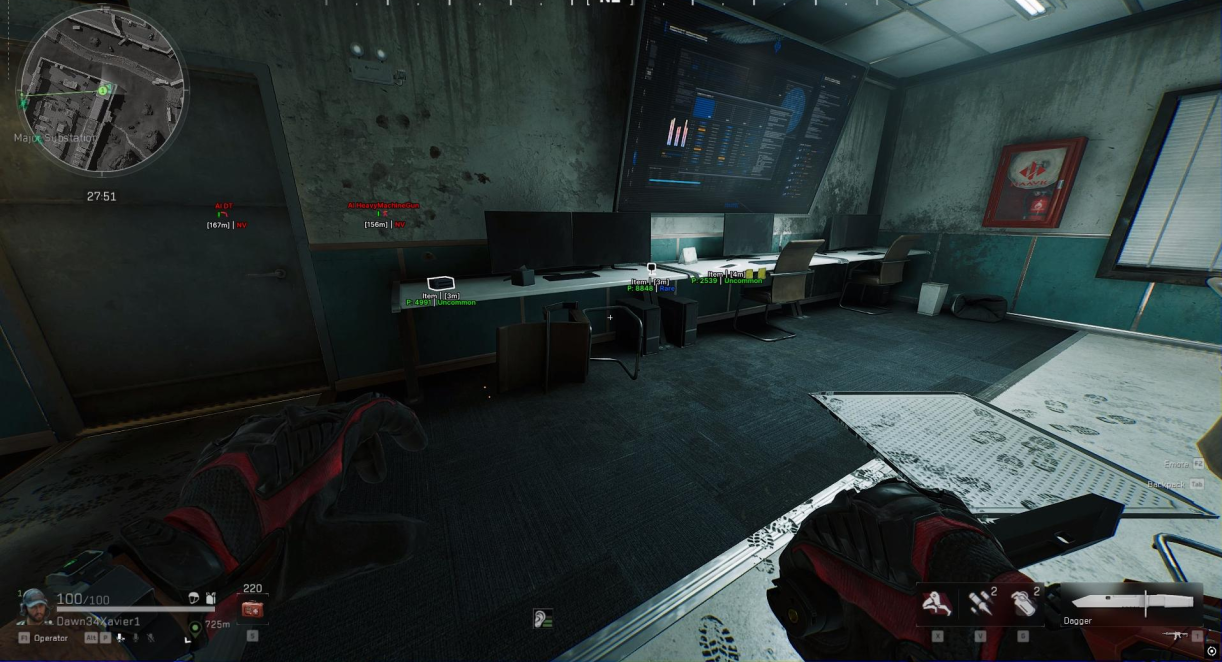Click the ear noise level indicator
This screenshot has height=662, width=1222.
tap(543, 619)
